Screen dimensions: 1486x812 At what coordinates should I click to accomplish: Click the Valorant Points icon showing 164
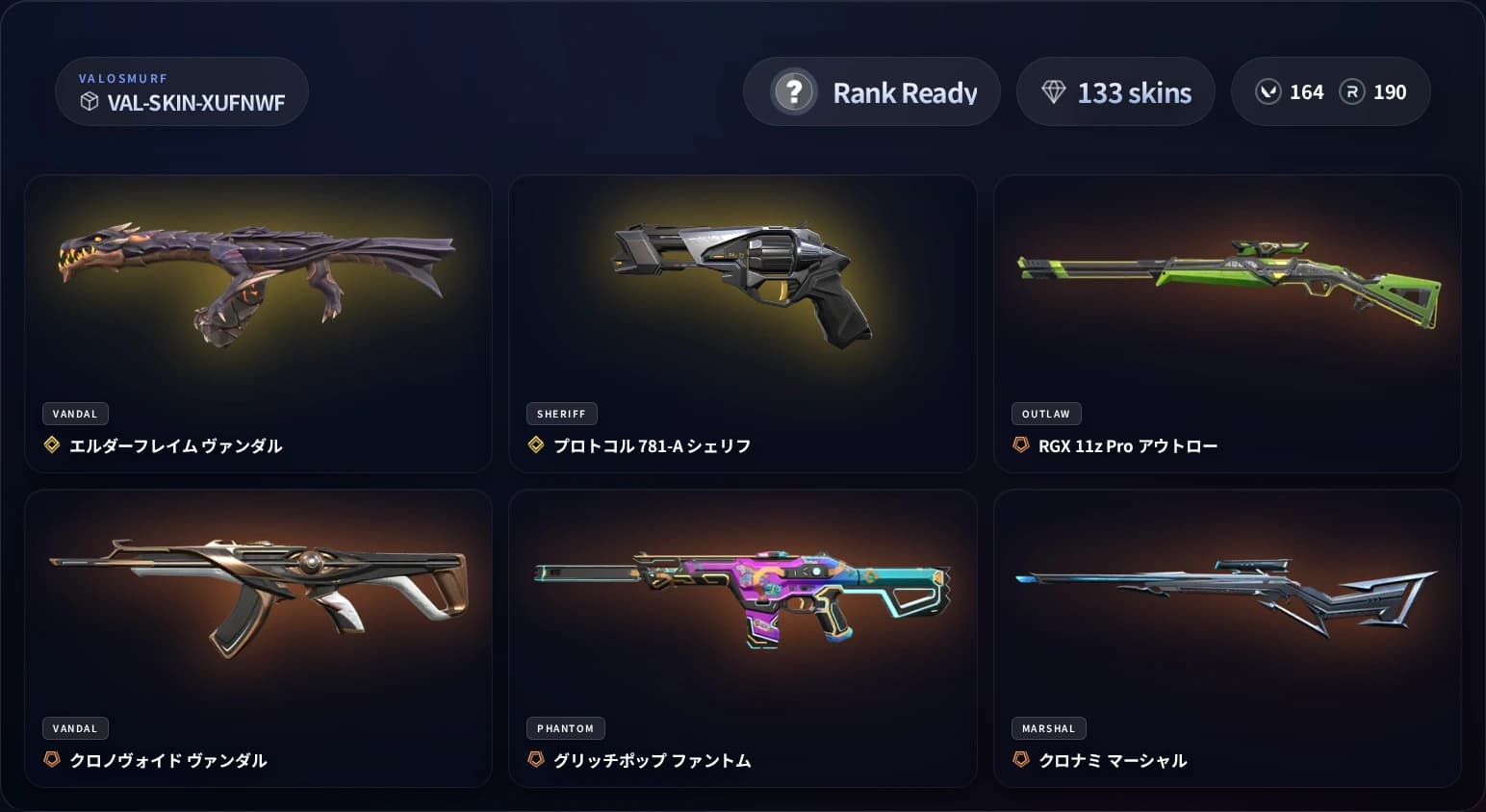1268,91
